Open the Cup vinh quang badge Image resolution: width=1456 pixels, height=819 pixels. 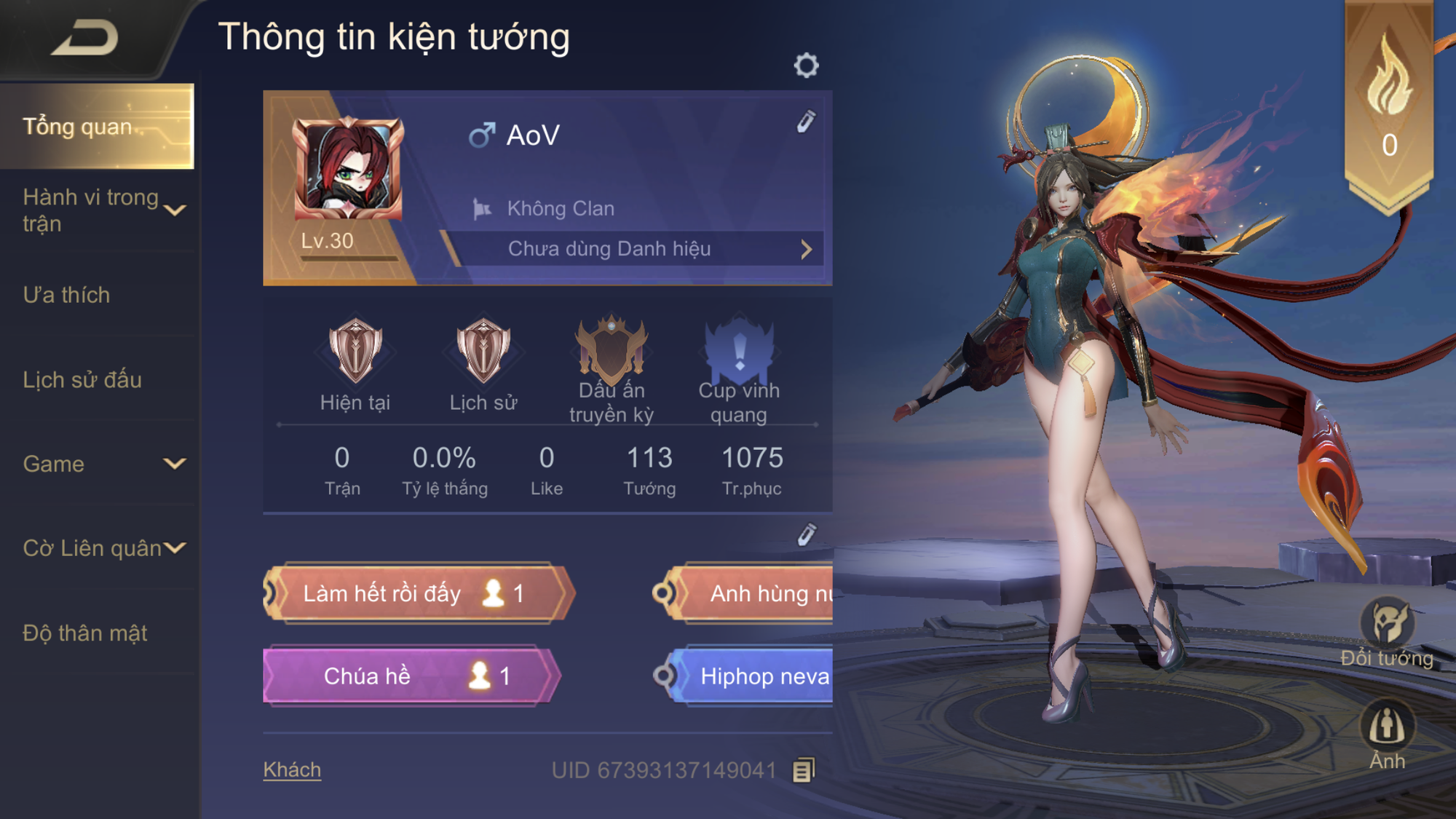pyautogui.click(x=739, y=351)
